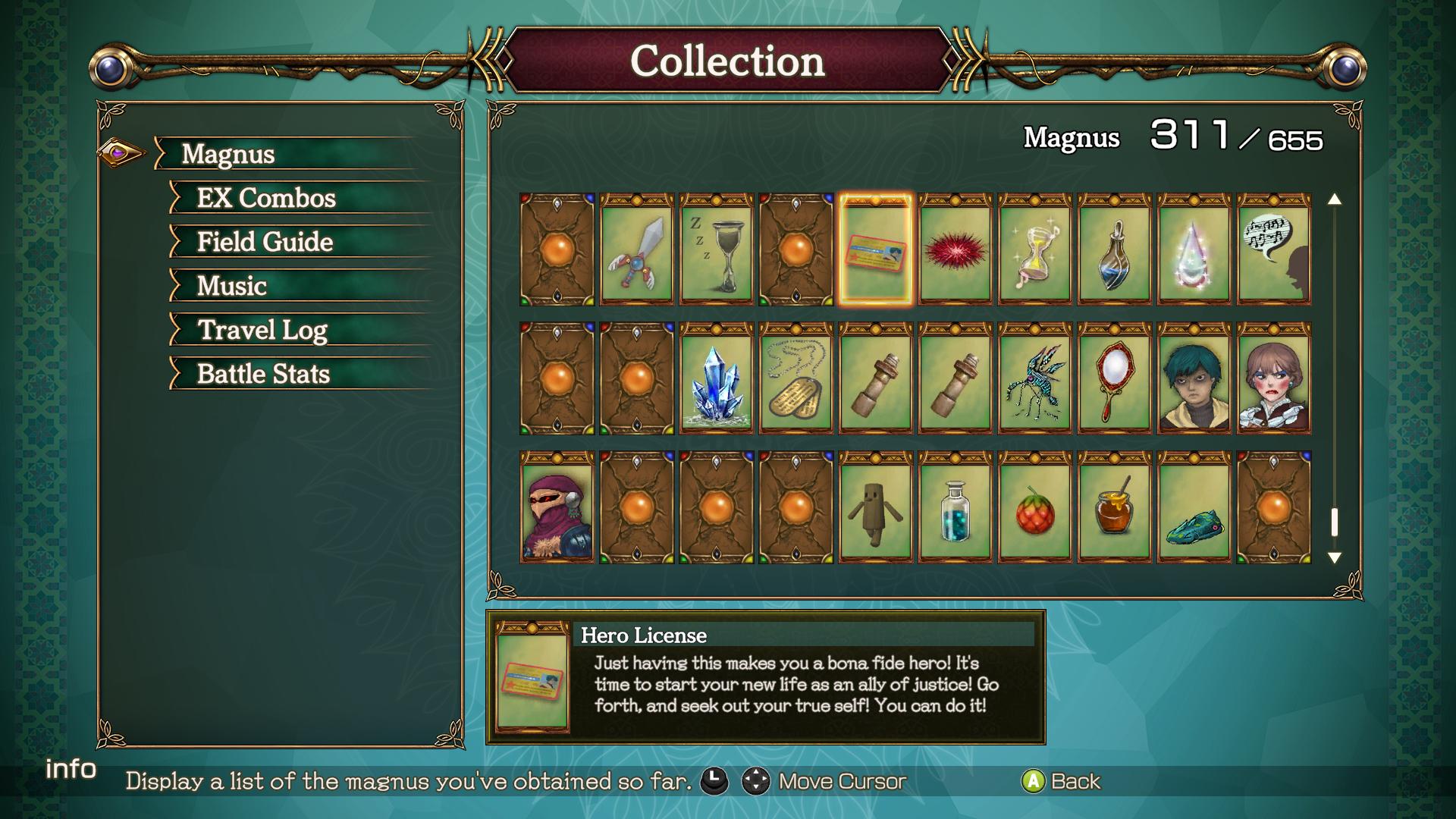
Task: Open the Field Guide
Action: point(265,242)
